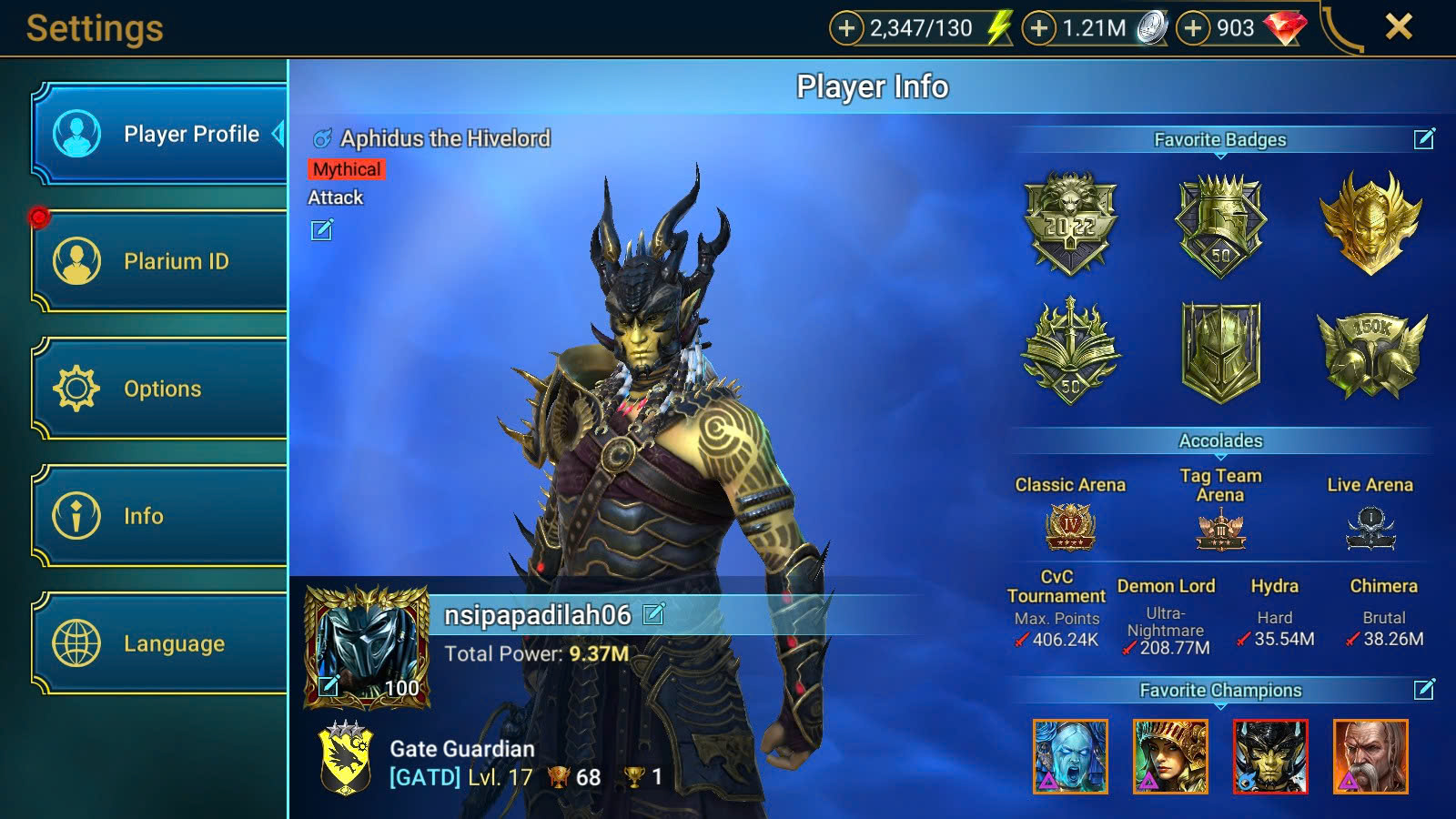Choose the blue-faced favorite champion portrait
The image size is (1456, 819).
coord(1070,756)
